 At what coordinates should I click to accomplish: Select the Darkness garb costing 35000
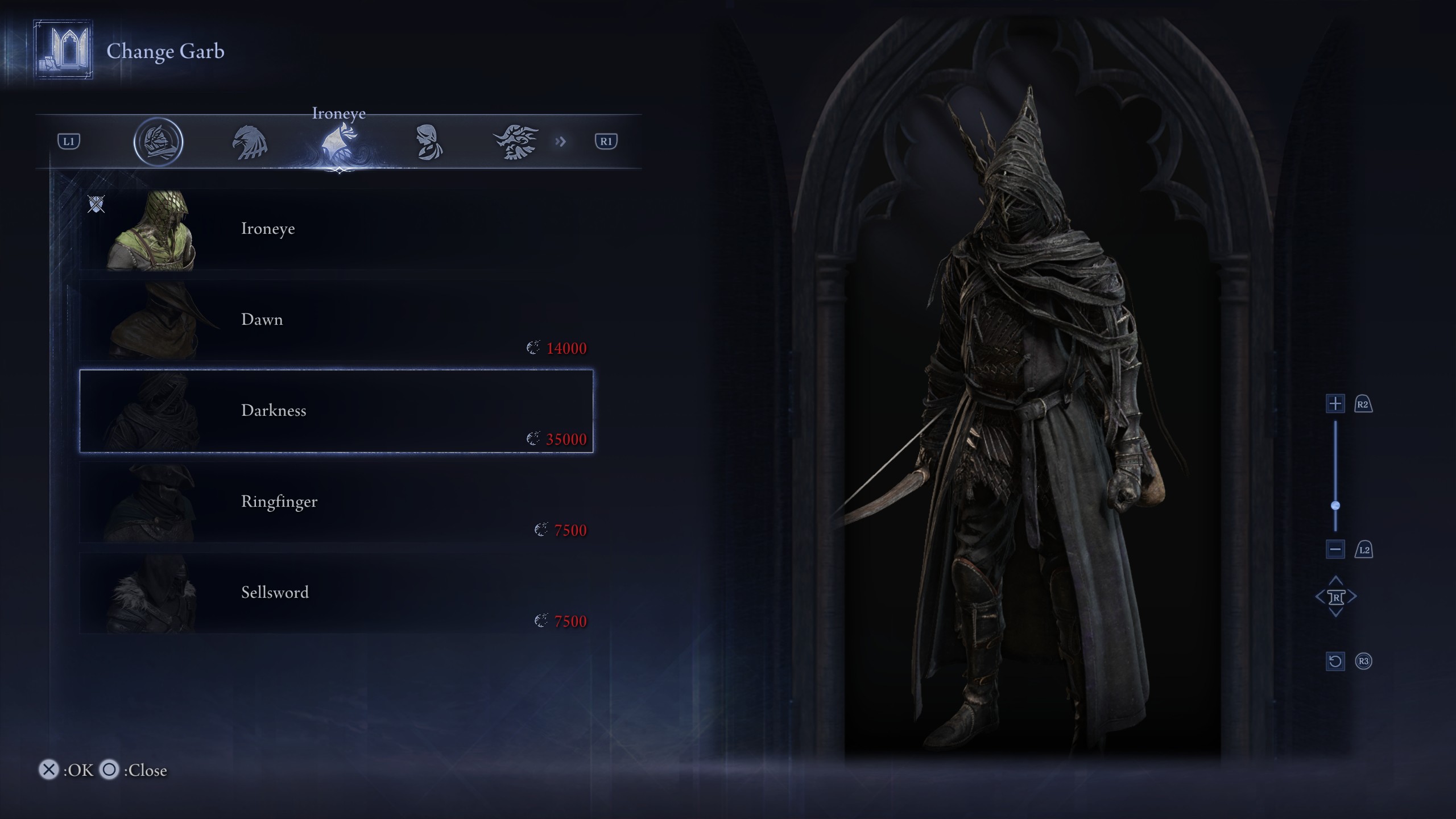[336, 411]
